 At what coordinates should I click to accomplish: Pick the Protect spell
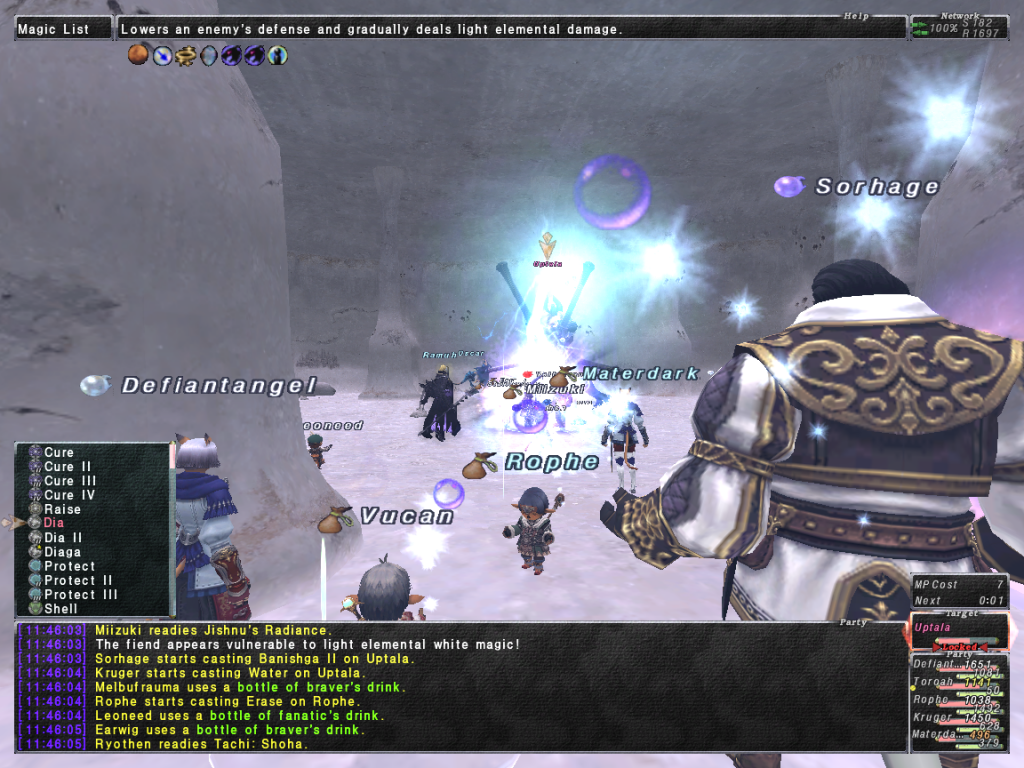pyautogui.click(x=70, y=566)
